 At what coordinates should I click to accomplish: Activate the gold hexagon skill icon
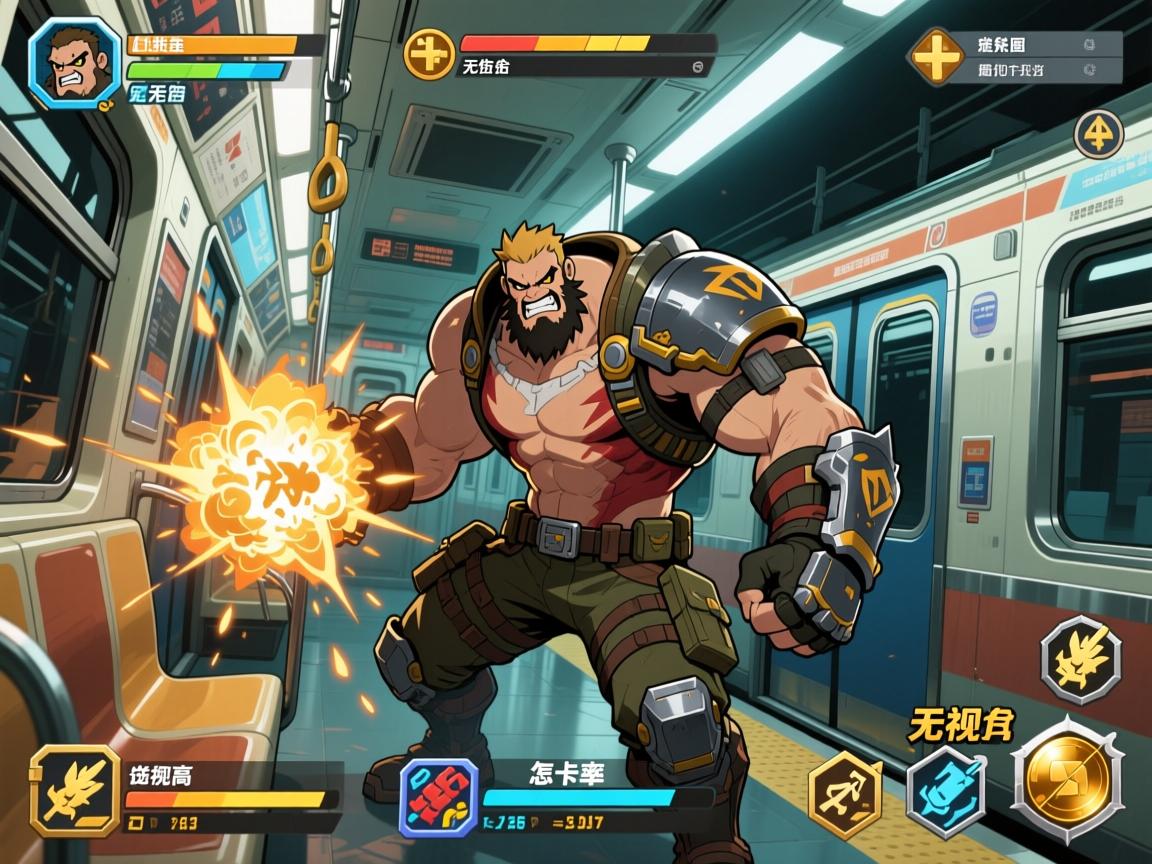click(x=845, y=795)
